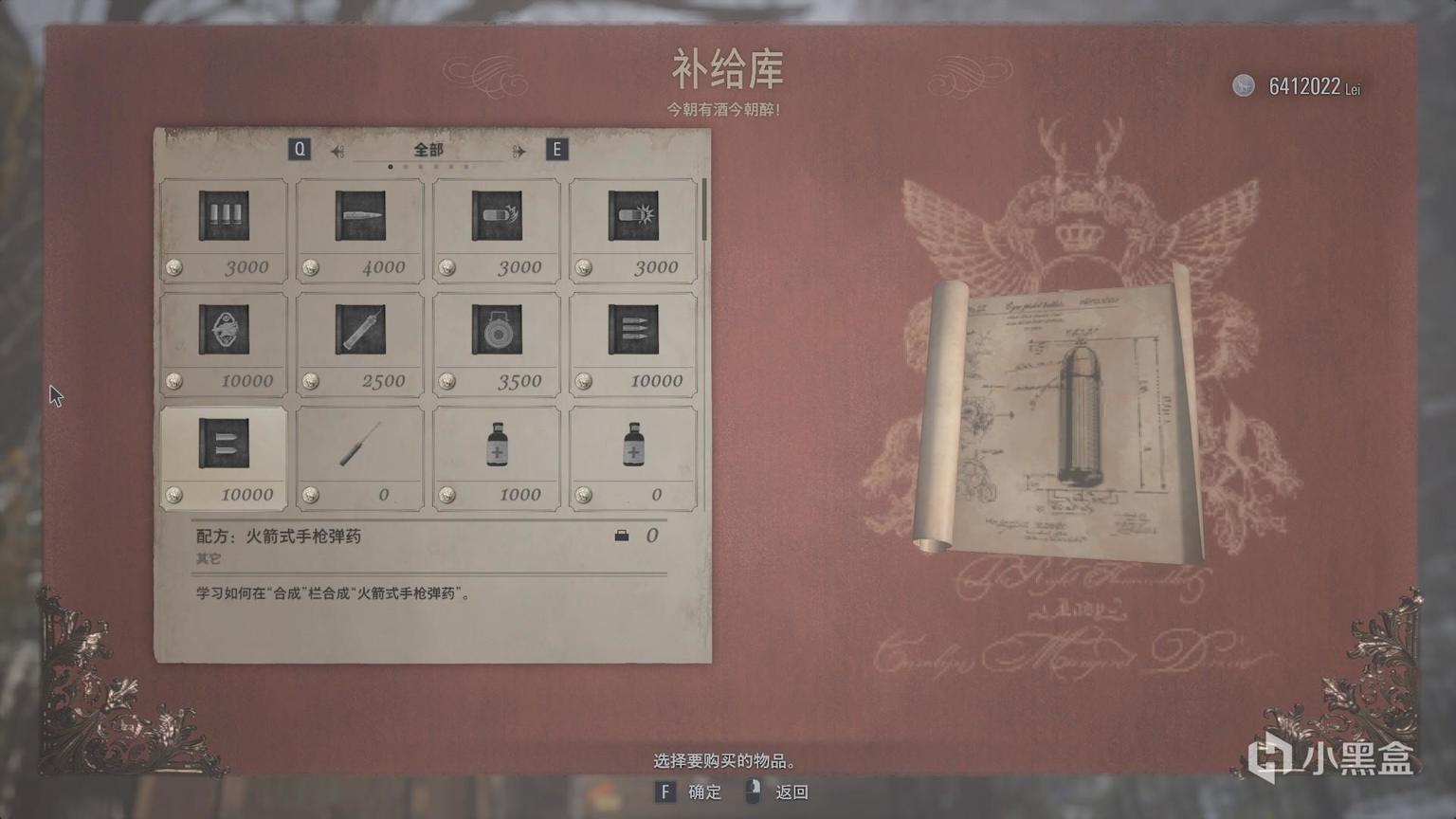Switch to the next shop category arrow
Screen dimensions: 1456x819
click(x=519, y=151)
